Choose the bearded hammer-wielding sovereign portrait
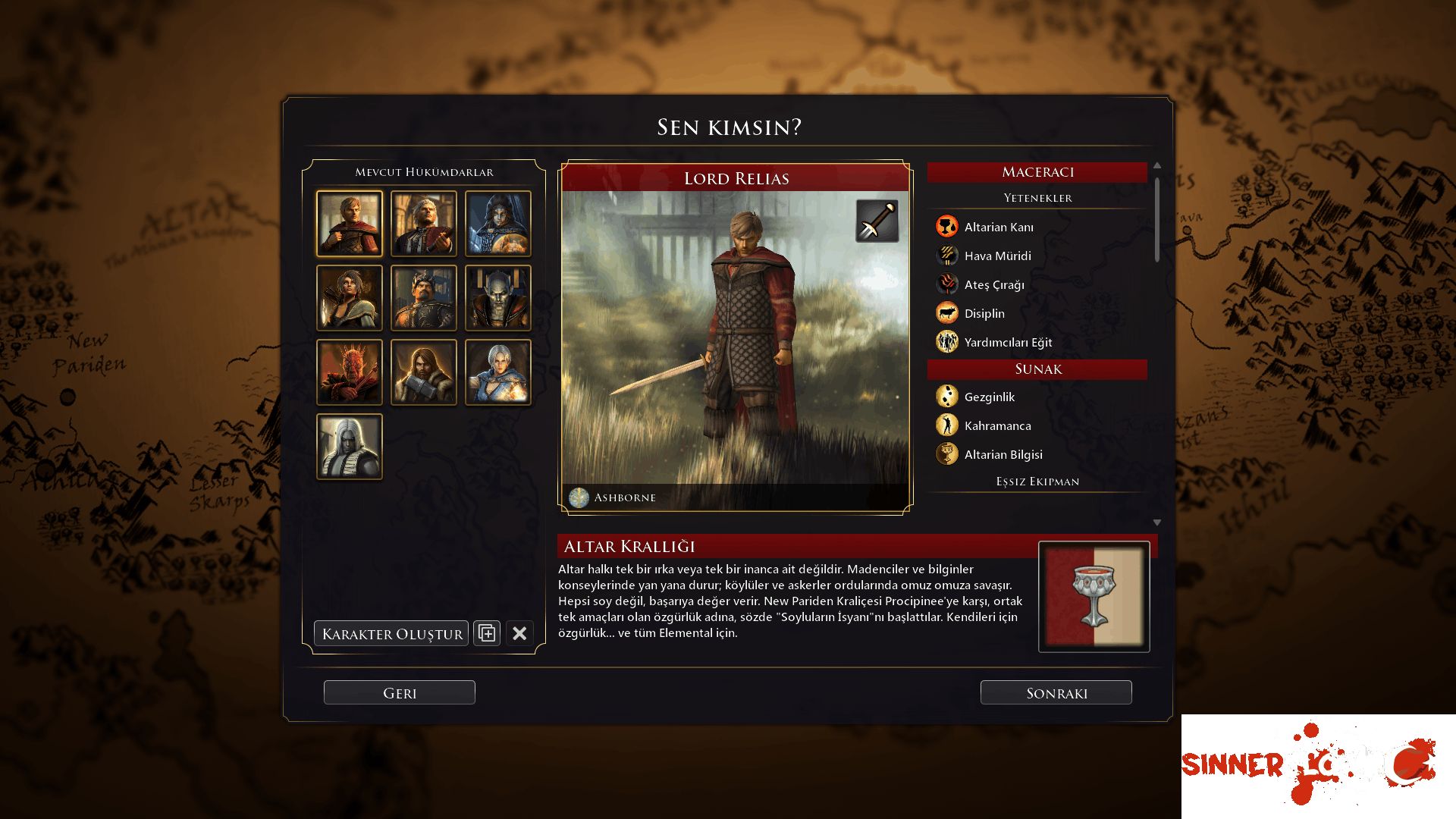 click(x=424, y=372)
